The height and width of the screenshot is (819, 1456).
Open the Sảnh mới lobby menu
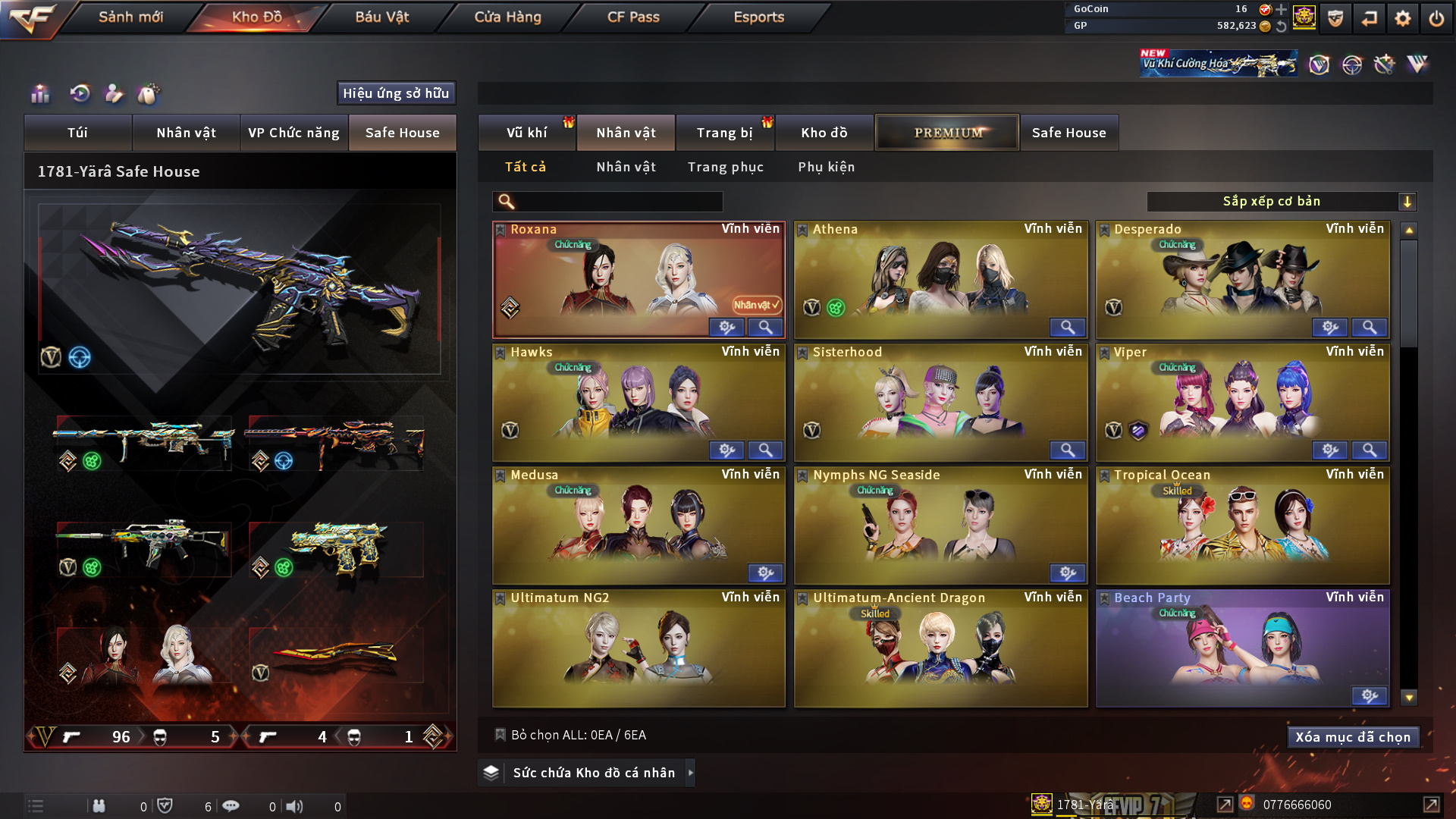point(130,17)
